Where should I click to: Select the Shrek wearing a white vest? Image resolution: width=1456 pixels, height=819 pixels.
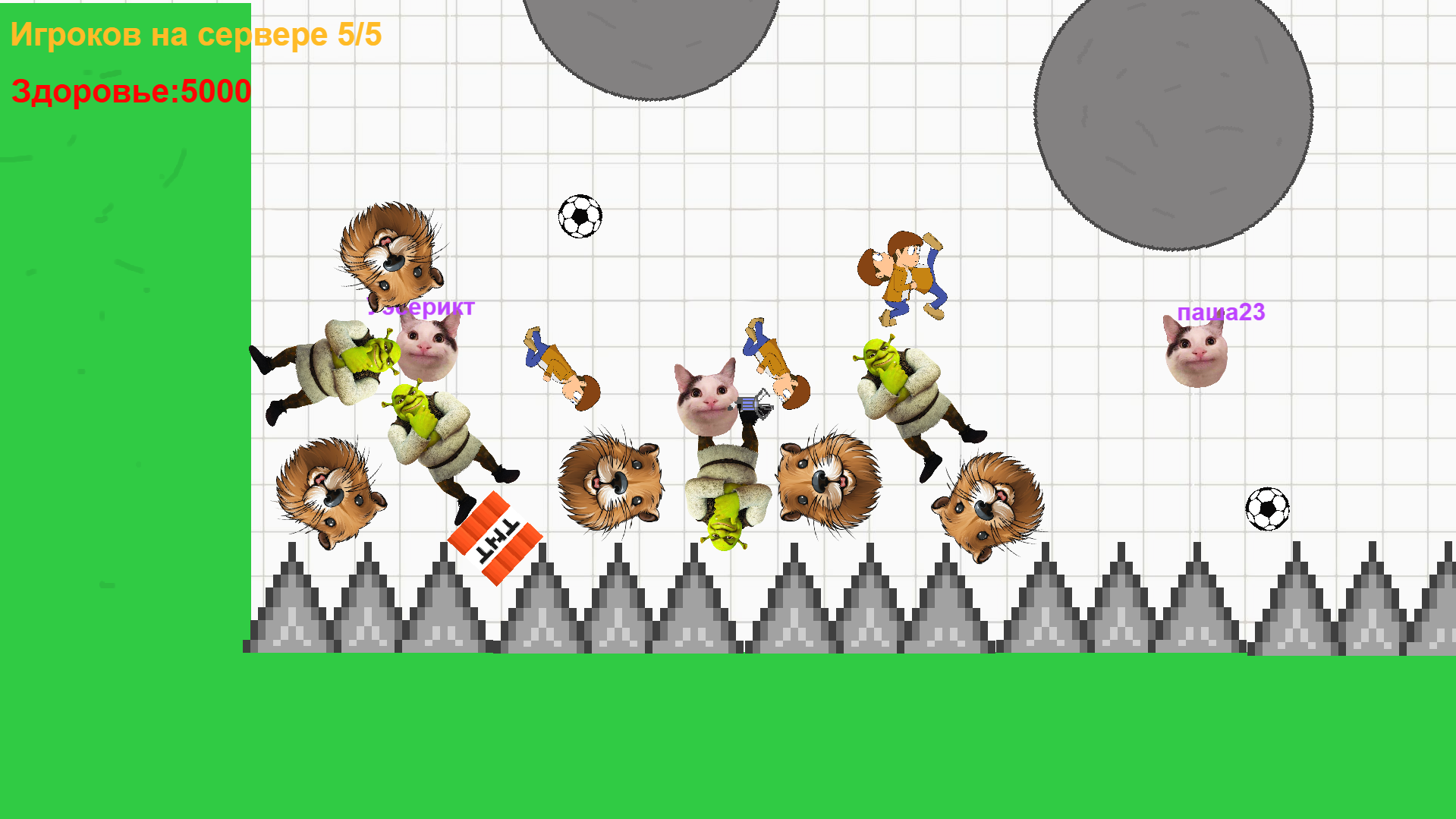(334, 368)
